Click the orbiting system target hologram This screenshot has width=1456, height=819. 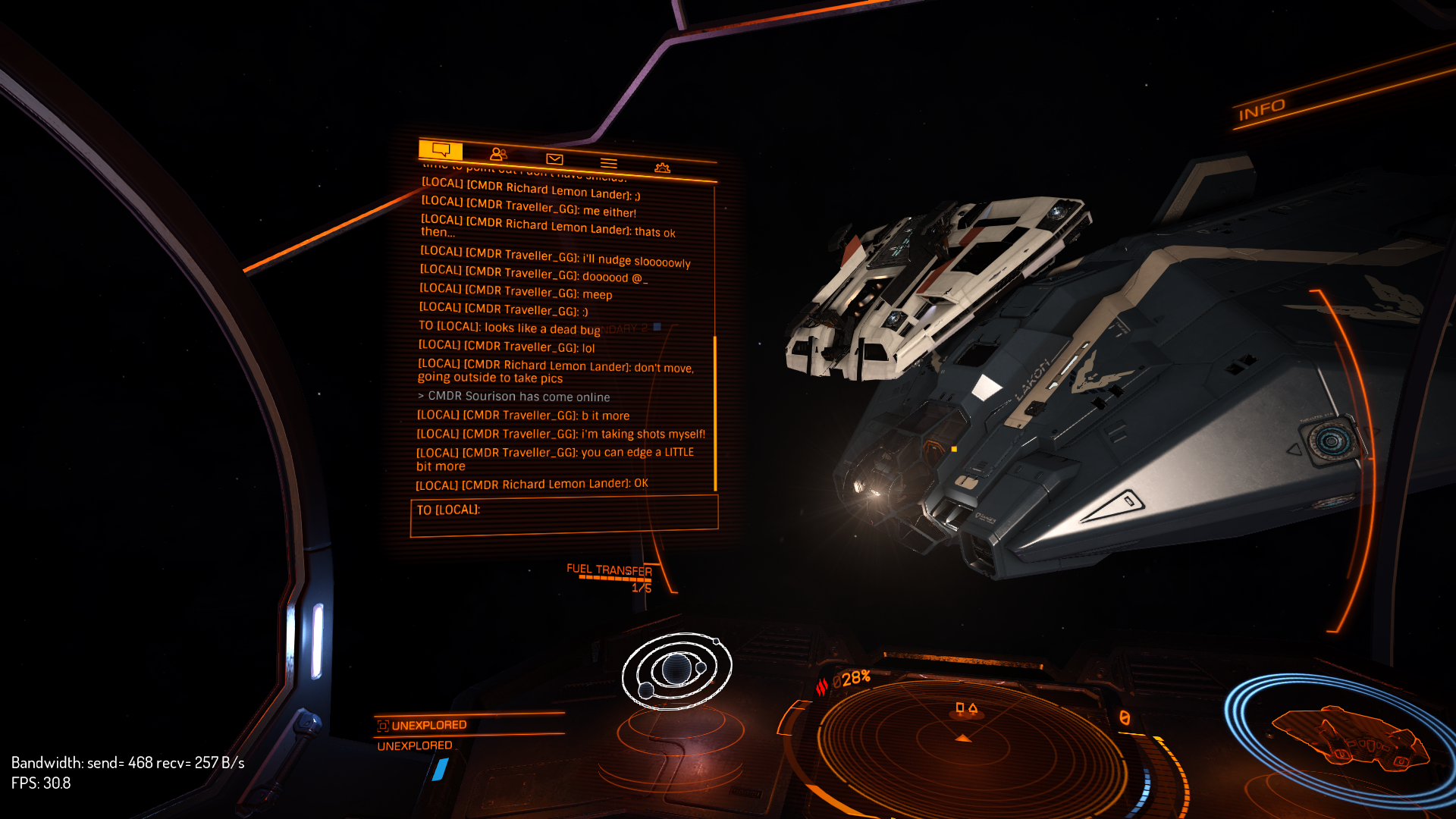[676, 670]
